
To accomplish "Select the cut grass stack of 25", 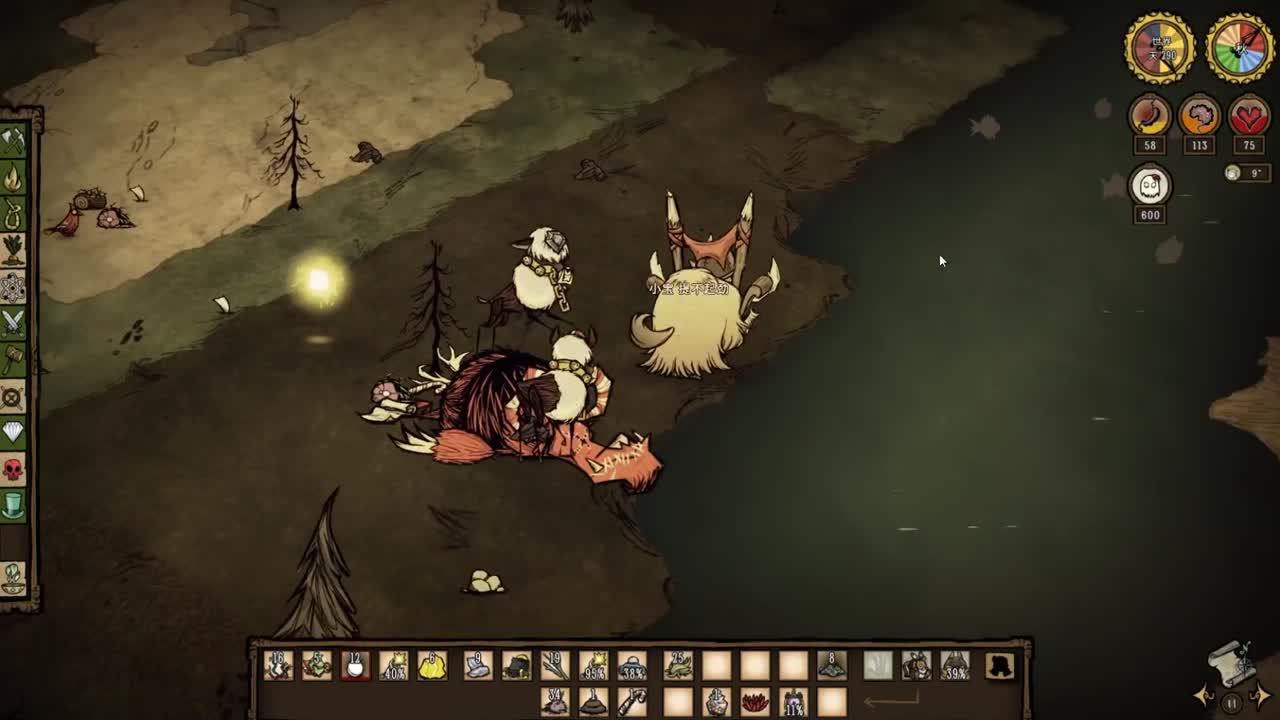I will tap(678, 666).
